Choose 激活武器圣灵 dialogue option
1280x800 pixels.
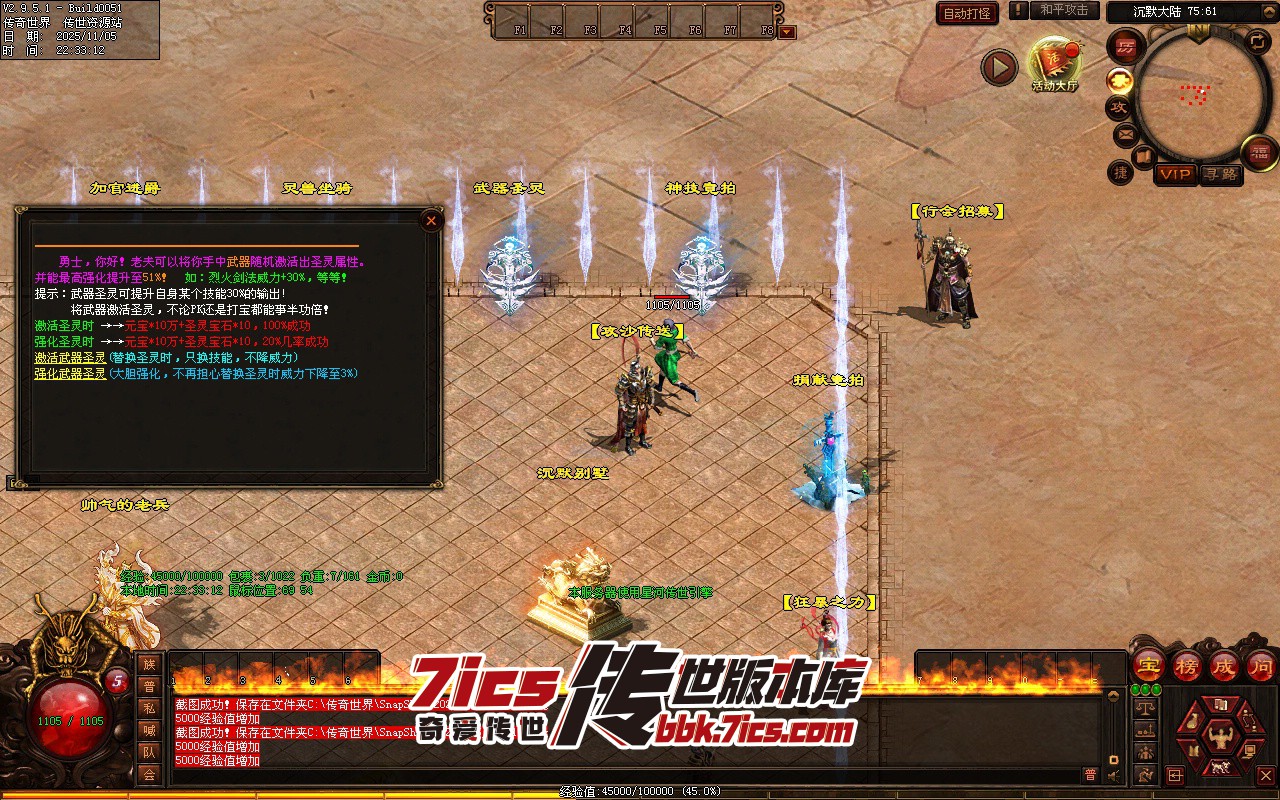click(70, 358)
